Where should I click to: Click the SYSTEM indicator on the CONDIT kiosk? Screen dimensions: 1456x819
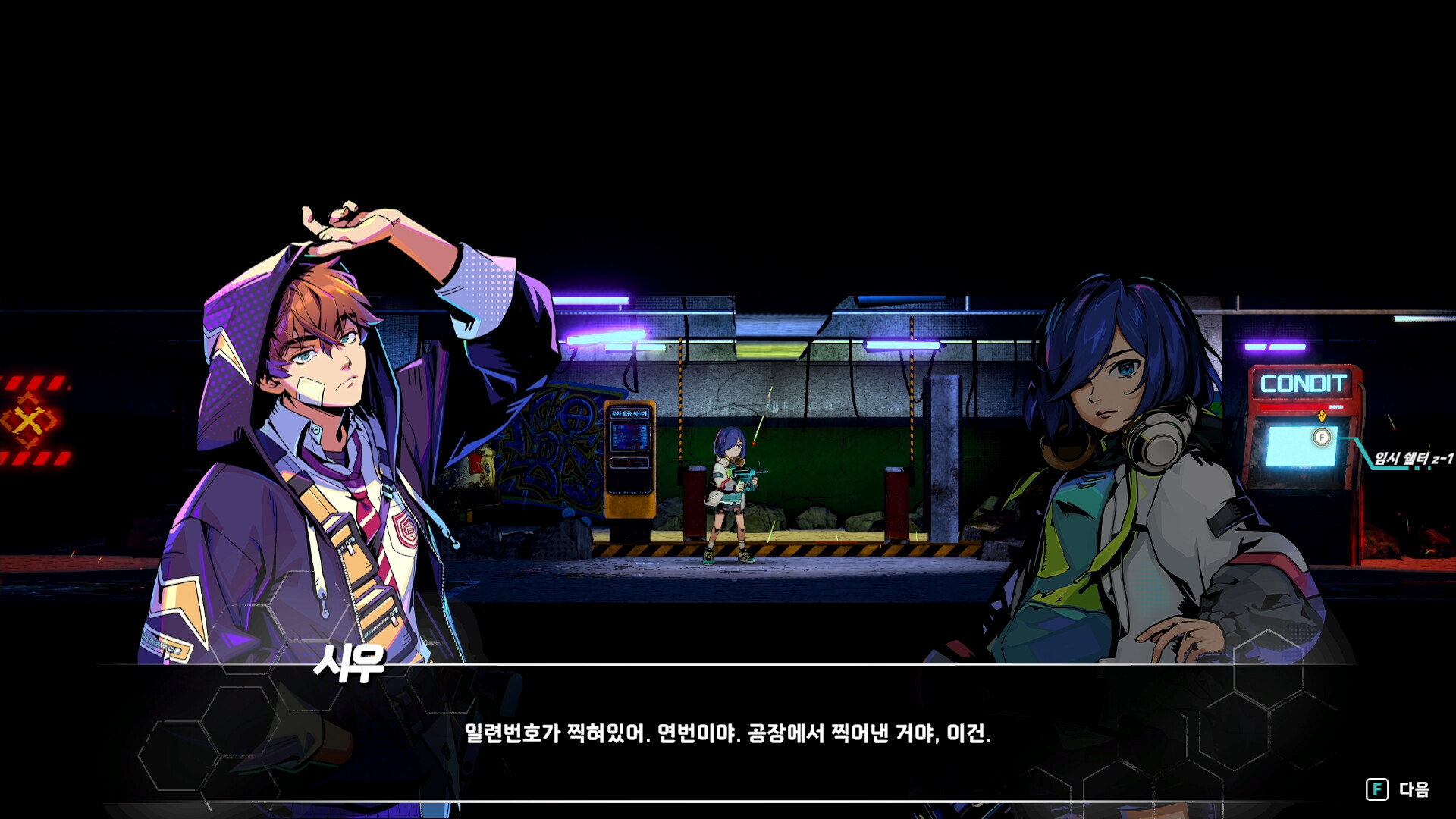point(1336,407)
